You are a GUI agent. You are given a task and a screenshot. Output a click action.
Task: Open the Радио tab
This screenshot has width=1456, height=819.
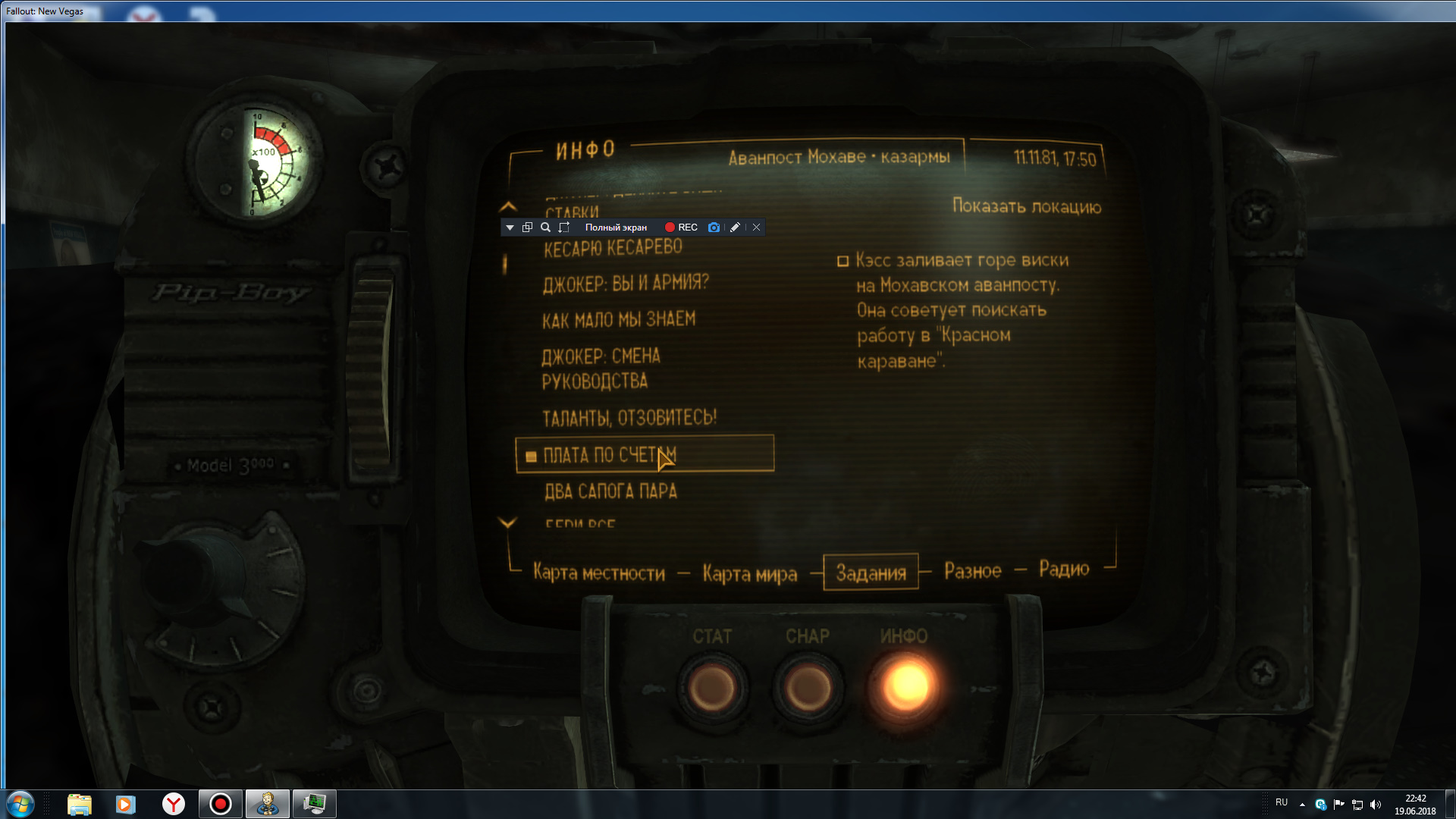(1064, 569)
